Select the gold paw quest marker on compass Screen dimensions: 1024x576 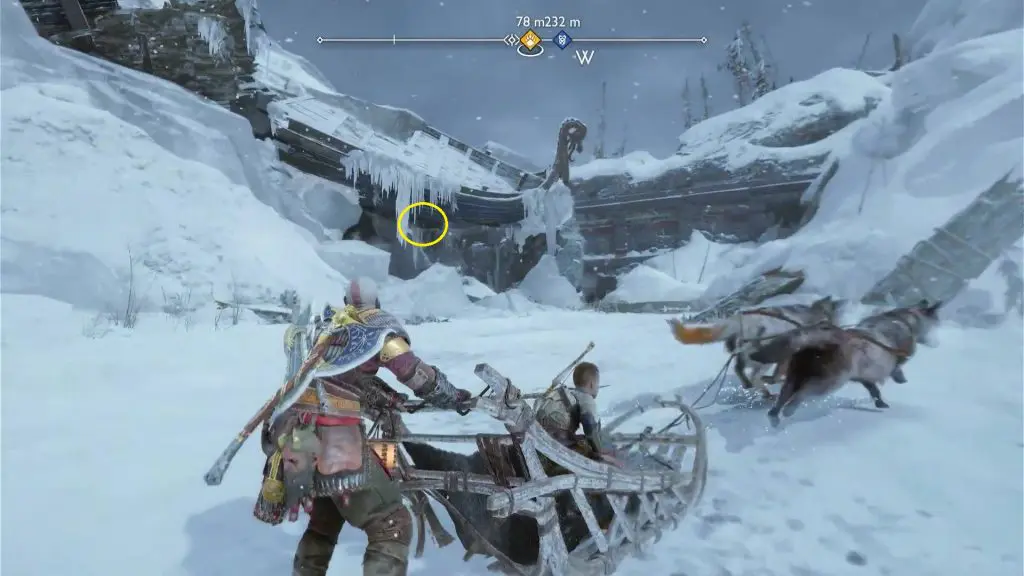[530, 40]
